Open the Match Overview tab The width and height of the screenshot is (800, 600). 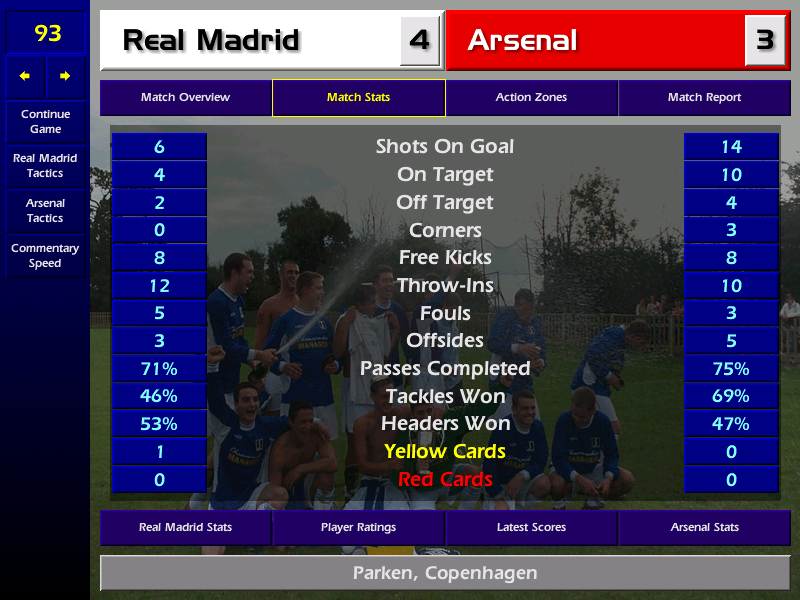point(185,98)
